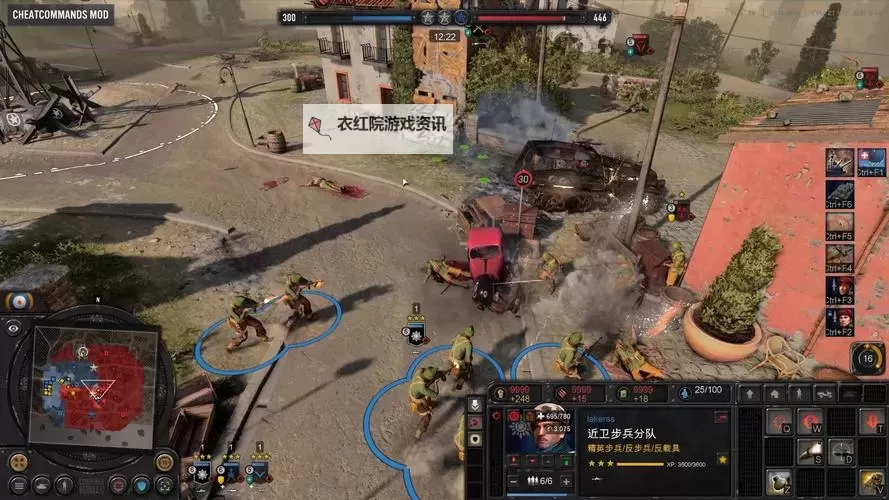Screen dimensions: 889x500
Task: Activate the Ctrl+F2 red beret ability
Action: point(840,322)
